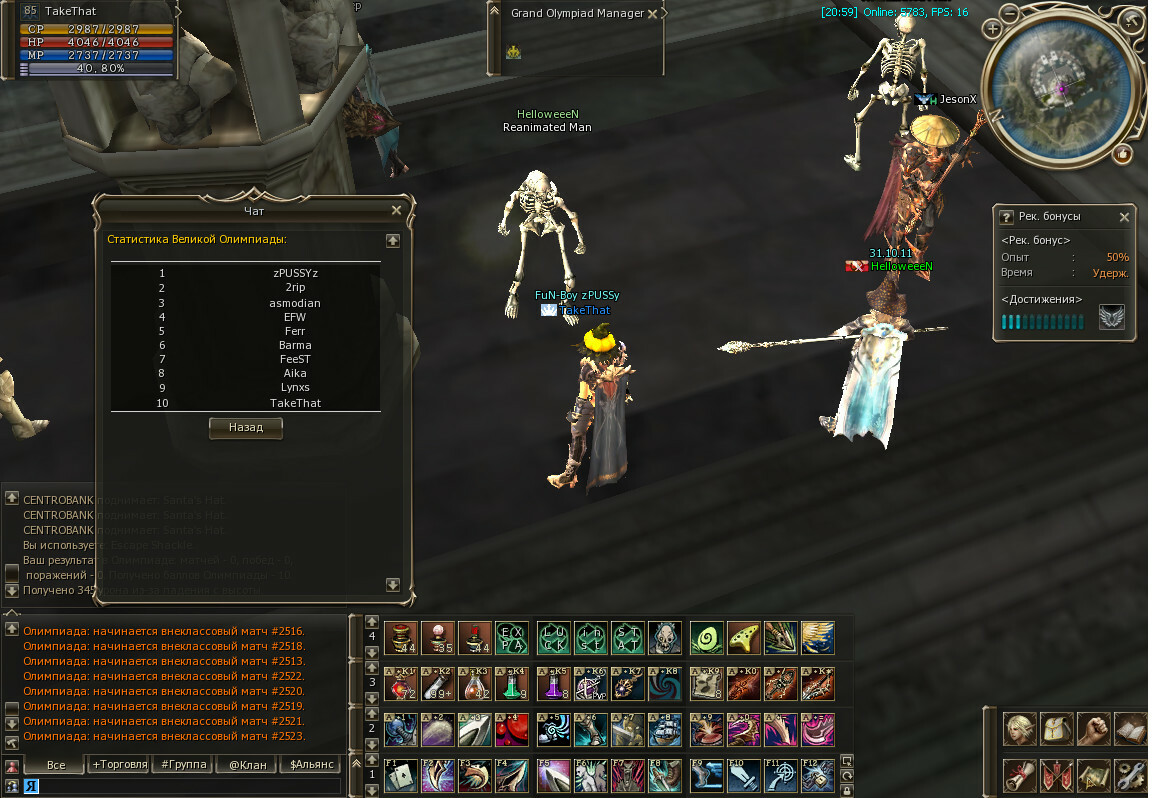Open the circular minimap

[1060, 86]
